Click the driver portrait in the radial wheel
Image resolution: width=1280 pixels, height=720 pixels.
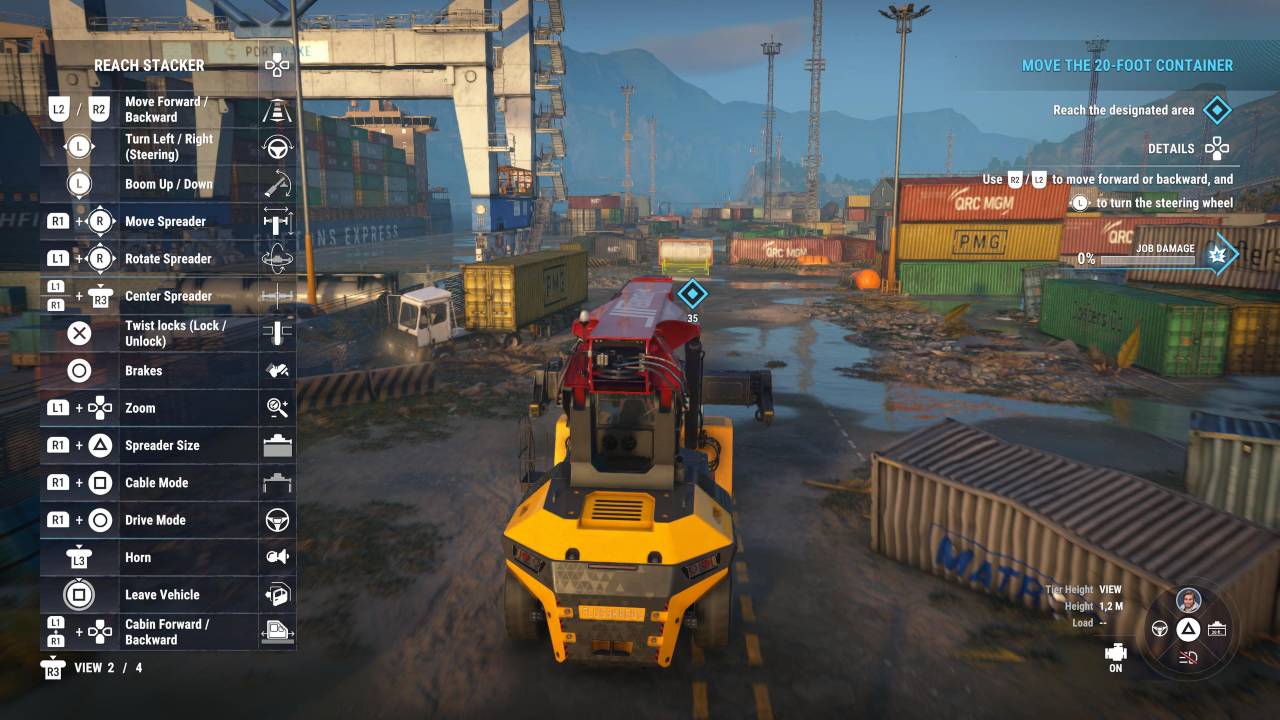(1188, 601)
